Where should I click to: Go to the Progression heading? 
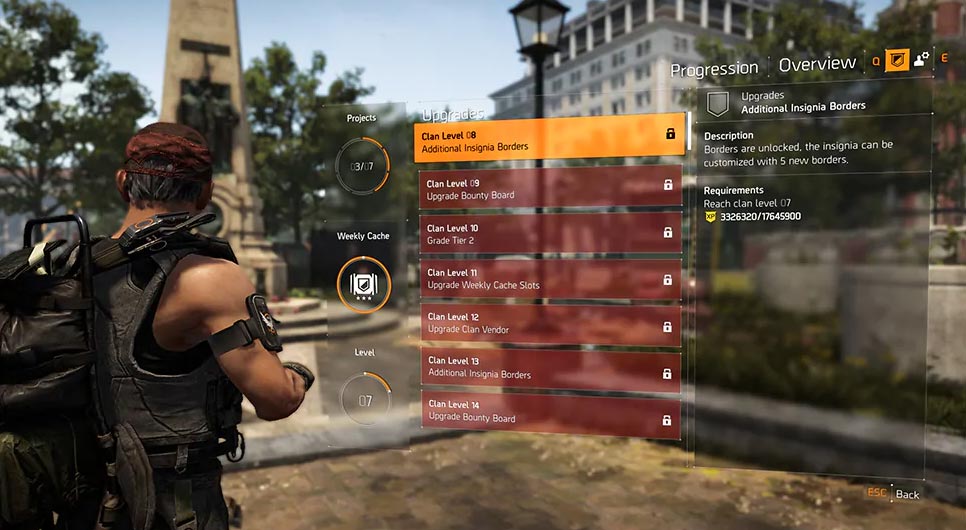pos(714,68)
